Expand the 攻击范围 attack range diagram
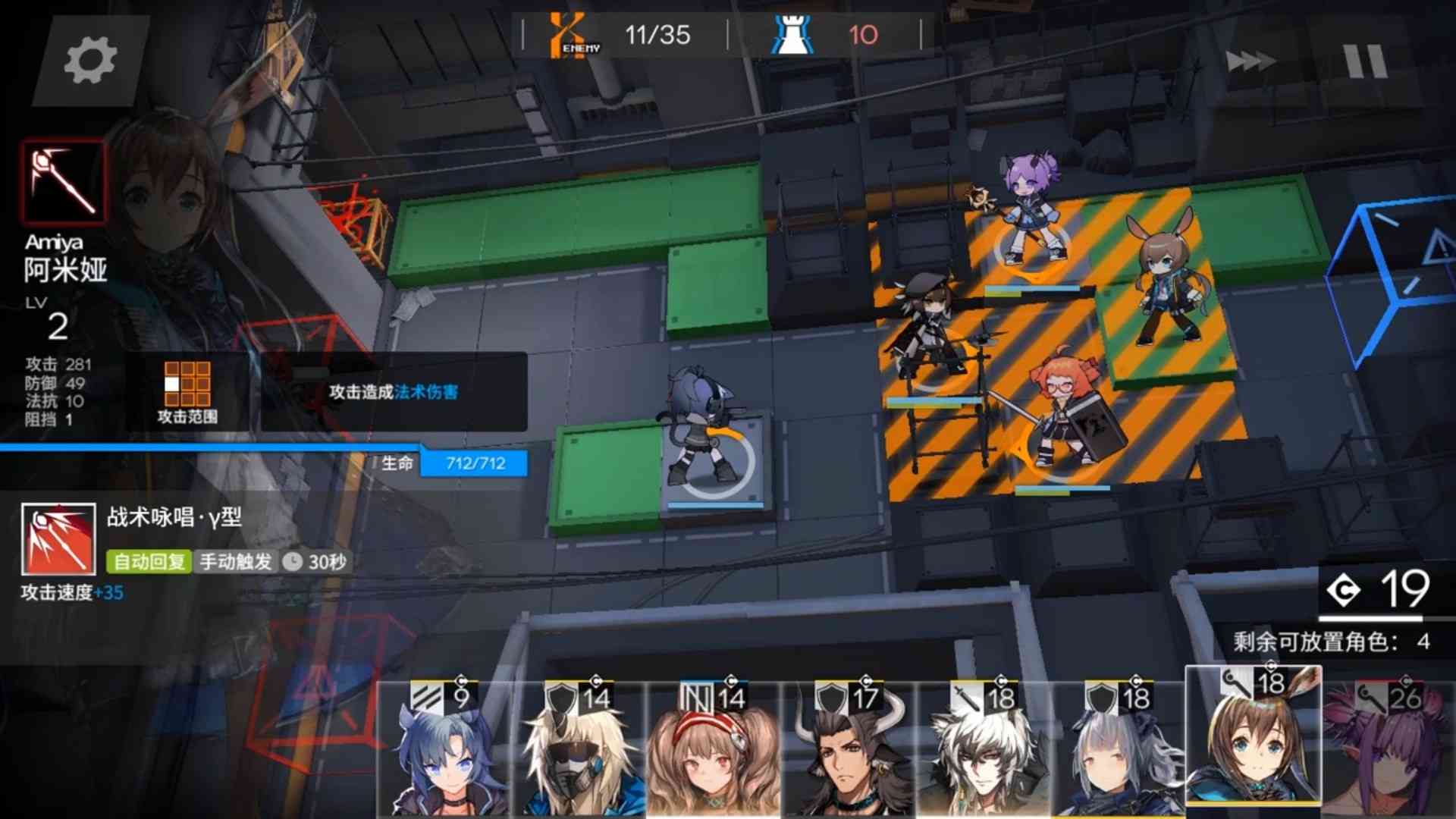 point(185,387)
